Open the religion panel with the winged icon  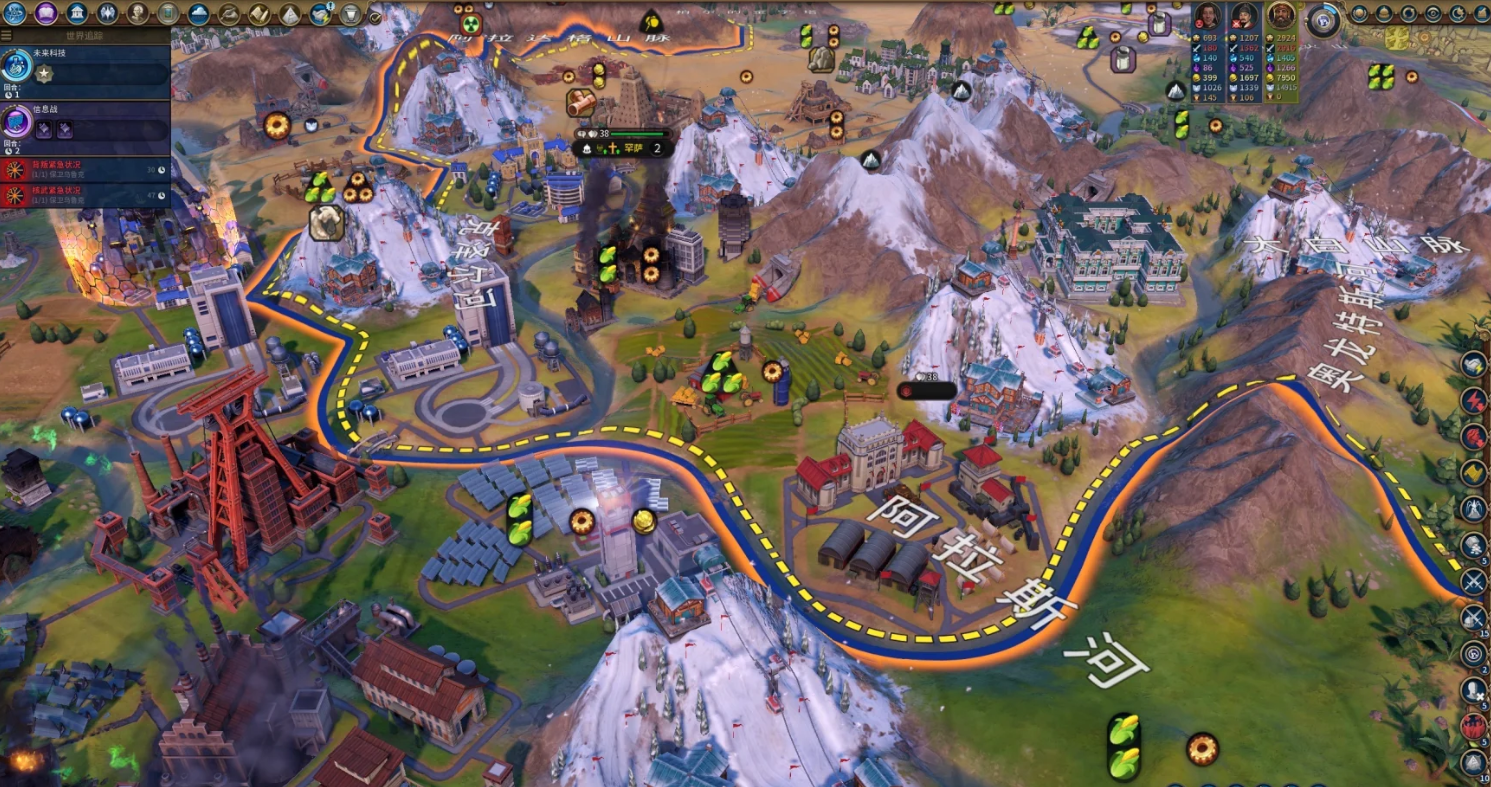click(x=107, y=13)
